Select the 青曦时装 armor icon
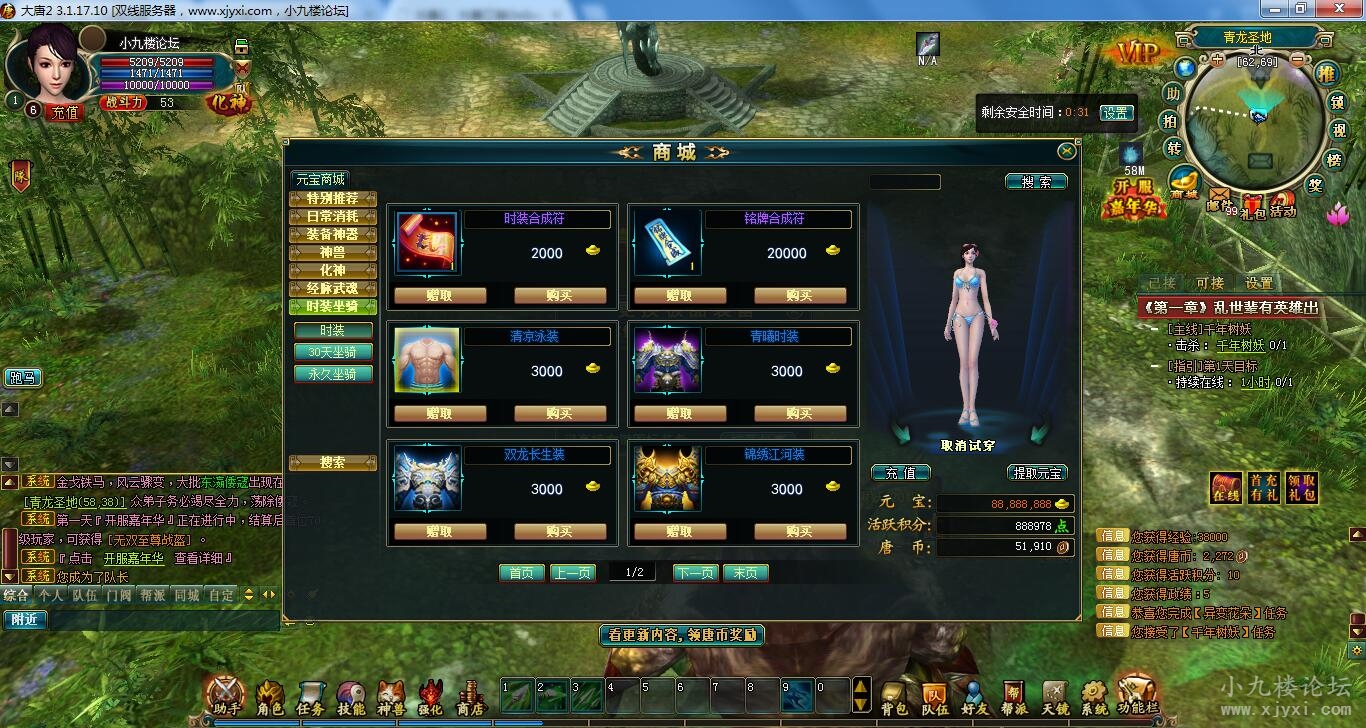Viewport: 1366px width, 728px height. (x=668, y=361)
